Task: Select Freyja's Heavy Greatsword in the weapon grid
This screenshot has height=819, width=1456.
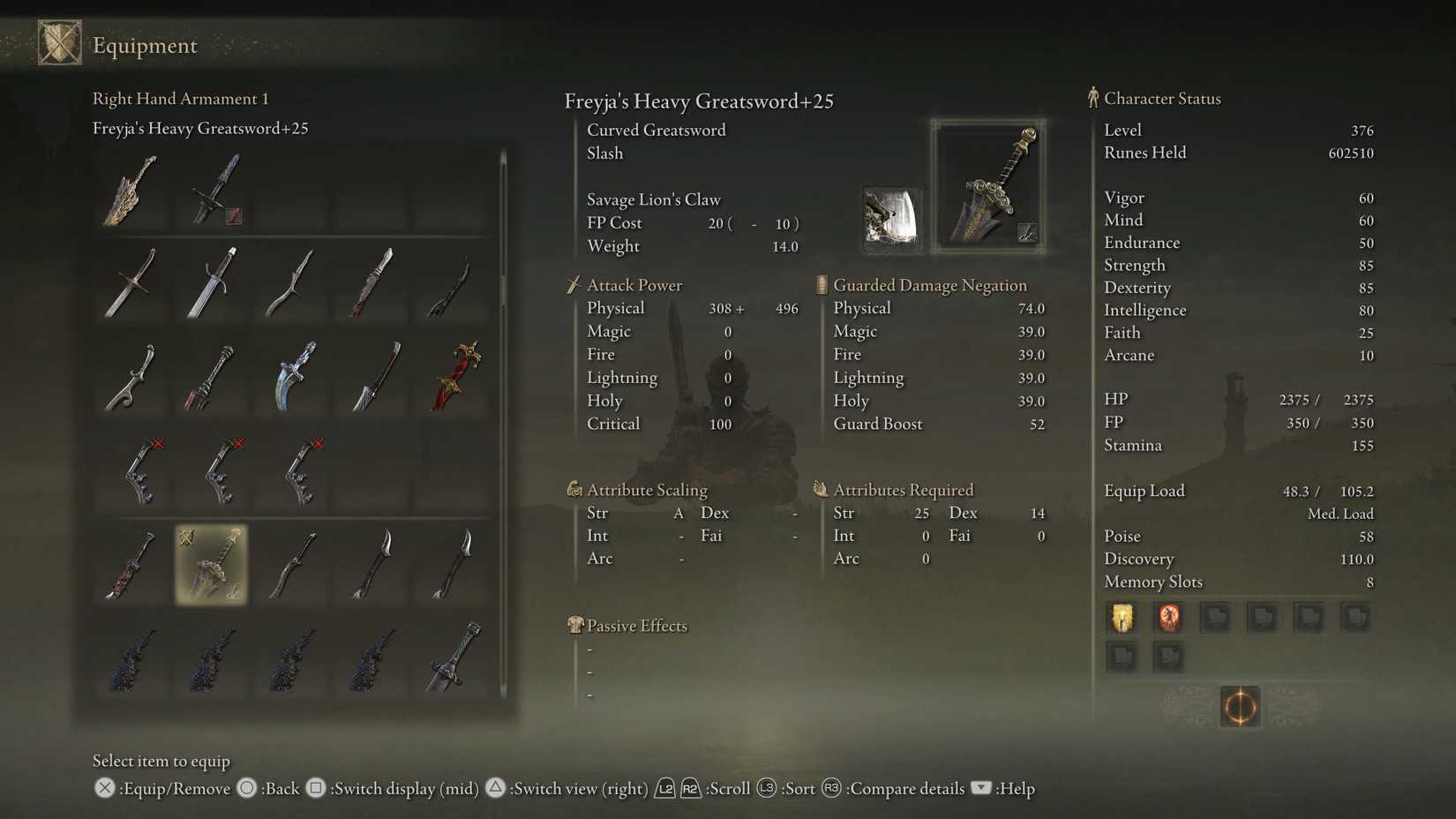Action: [211, 566]
